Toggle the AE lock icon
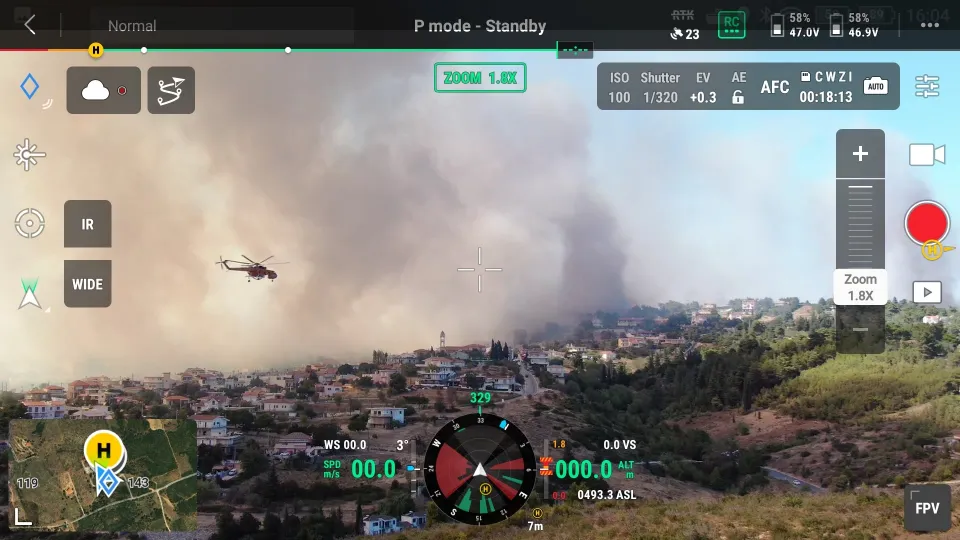The width and height of the screenshot is (960, 540). [738, 97]
